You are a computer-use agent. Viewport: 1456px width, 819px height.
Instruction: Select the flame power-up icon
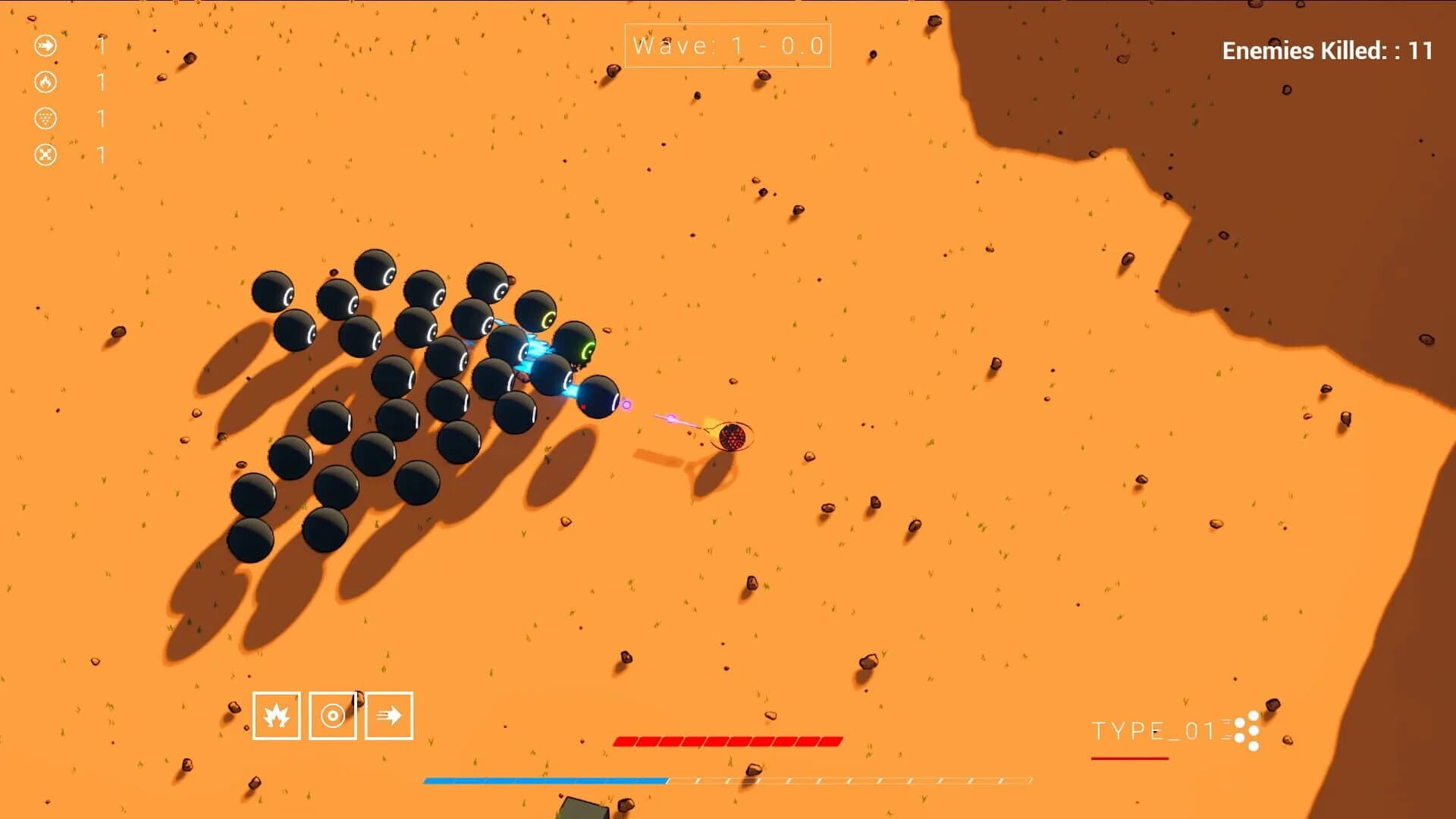point(45,82)
